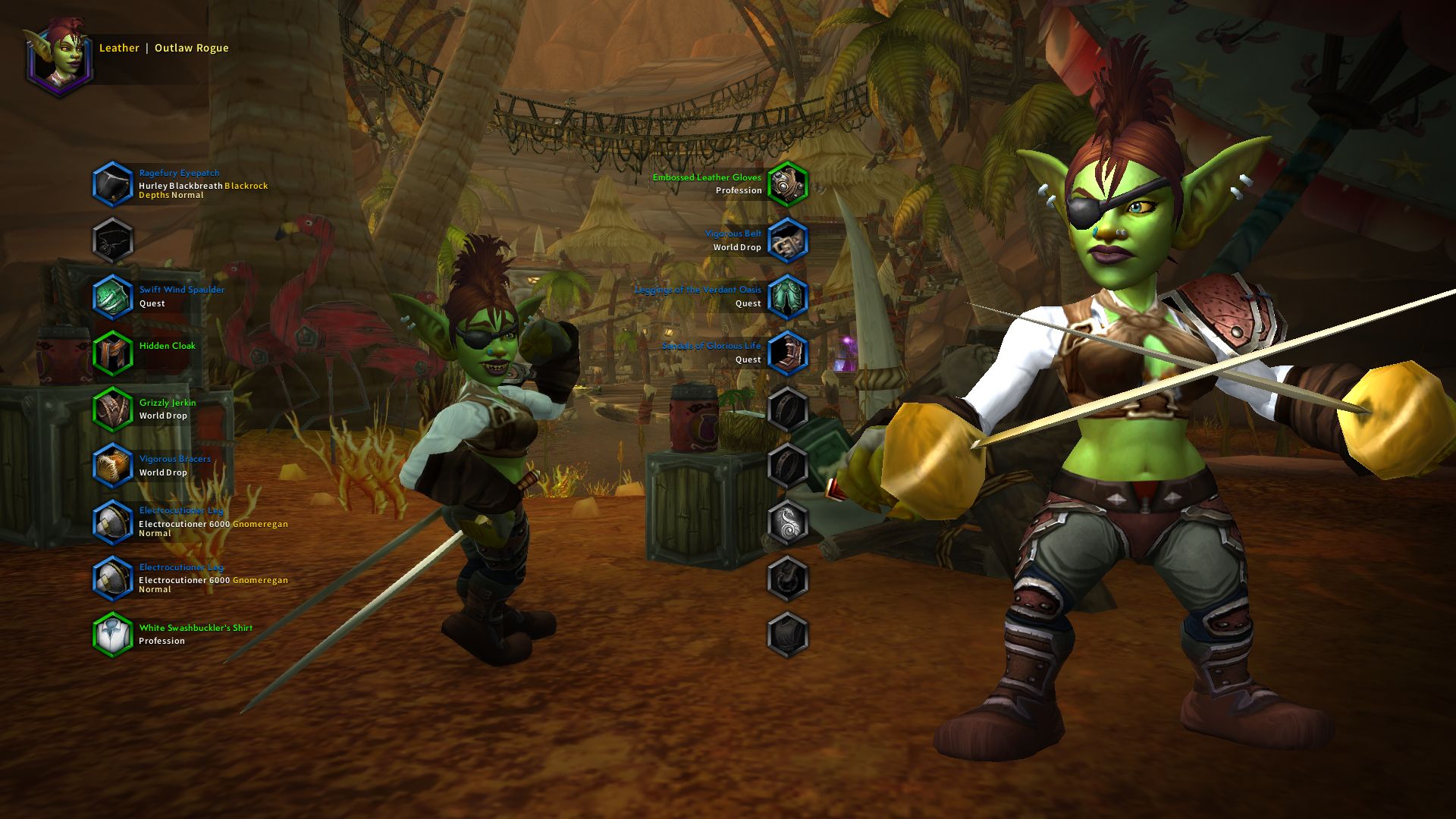Open the Embossed Leather Gloves slot icon
This screenshot has height=819, width=1456.
[x=789, y=184]
